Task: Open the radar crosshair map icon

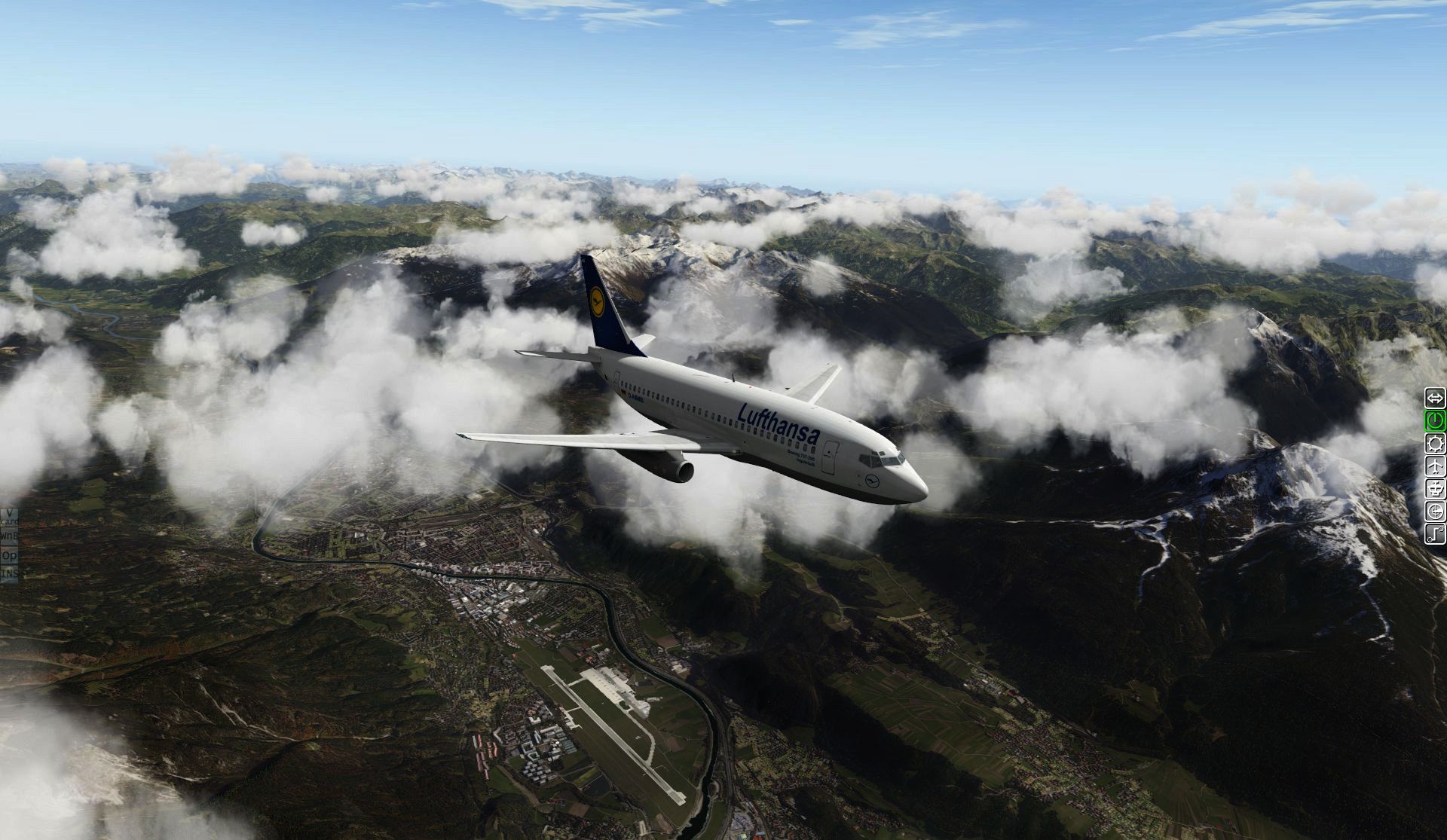Action: pyautogui.click(x=1435, y=512)
